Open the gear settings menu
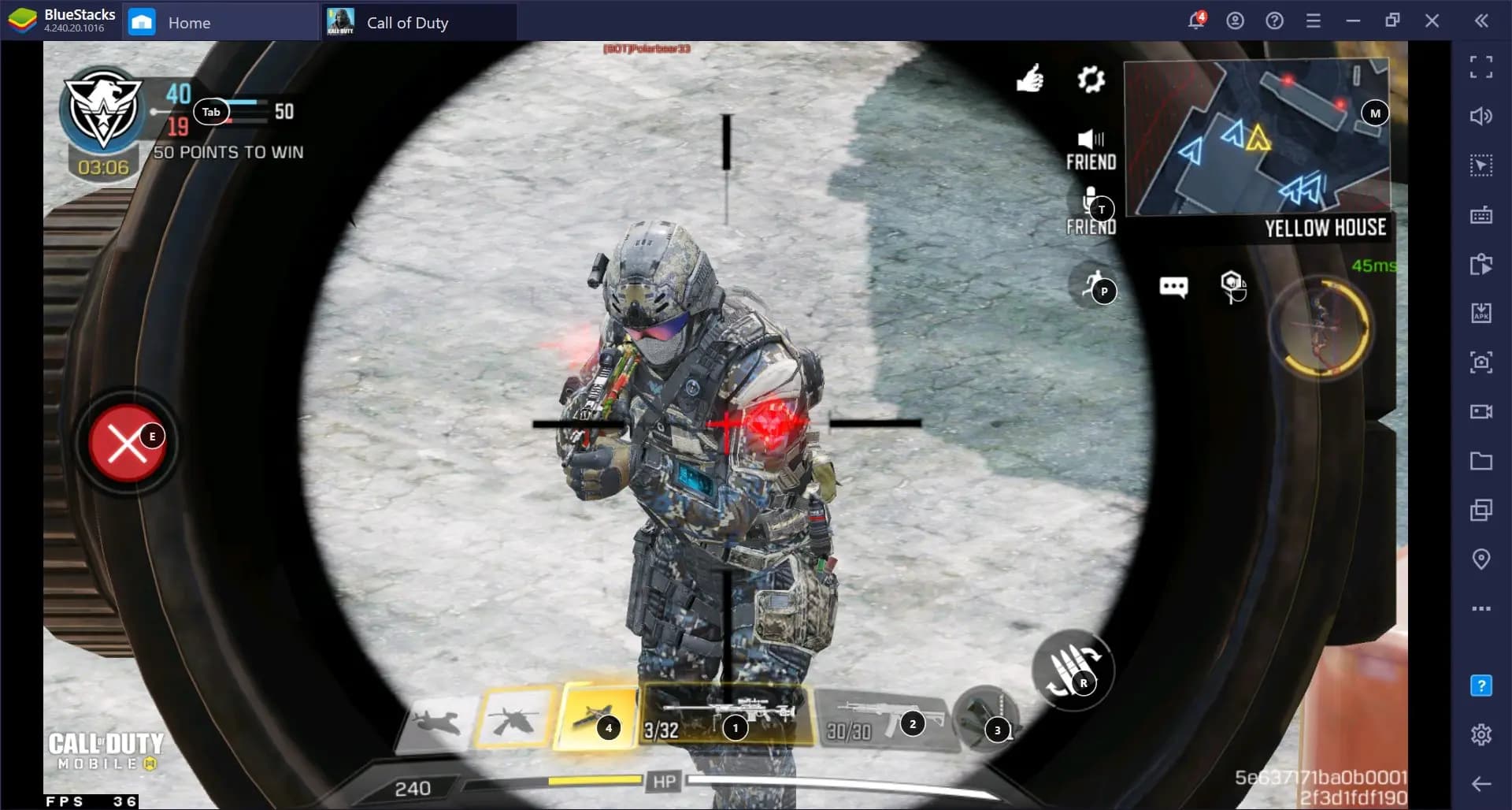This screenshot has height=810, width=1512. pos(1091,79)
